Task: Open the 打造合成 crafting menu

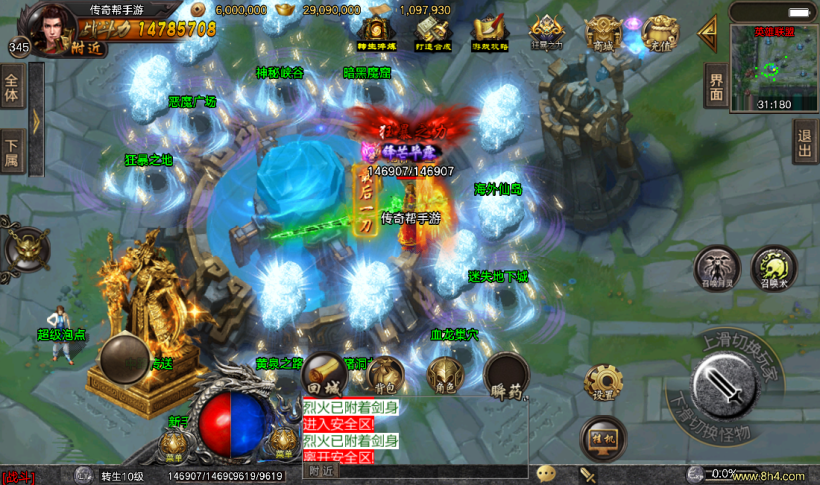Action: click(433, 34)
